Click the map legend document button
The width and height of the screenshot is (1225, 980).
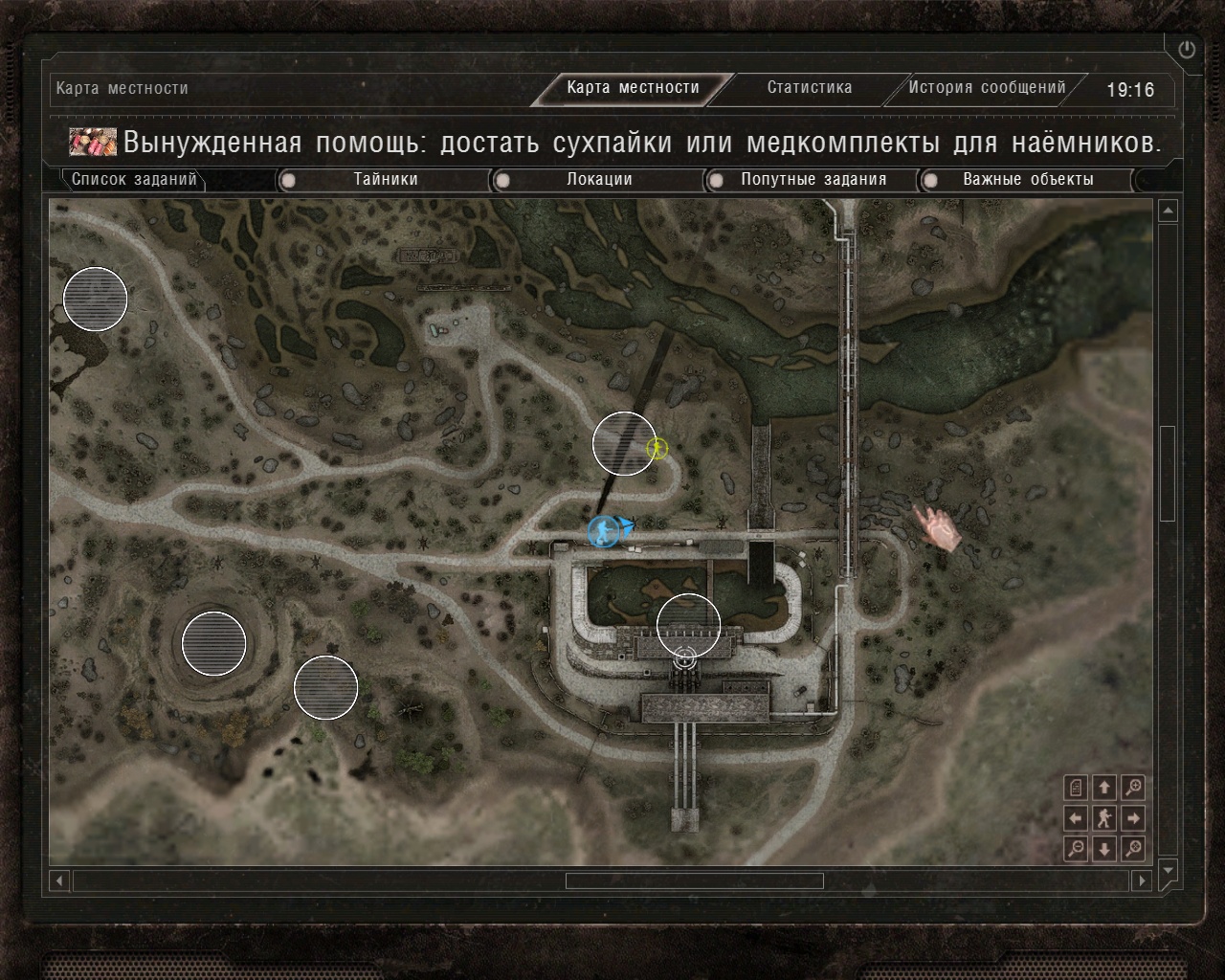click(x=1076, y=788)
